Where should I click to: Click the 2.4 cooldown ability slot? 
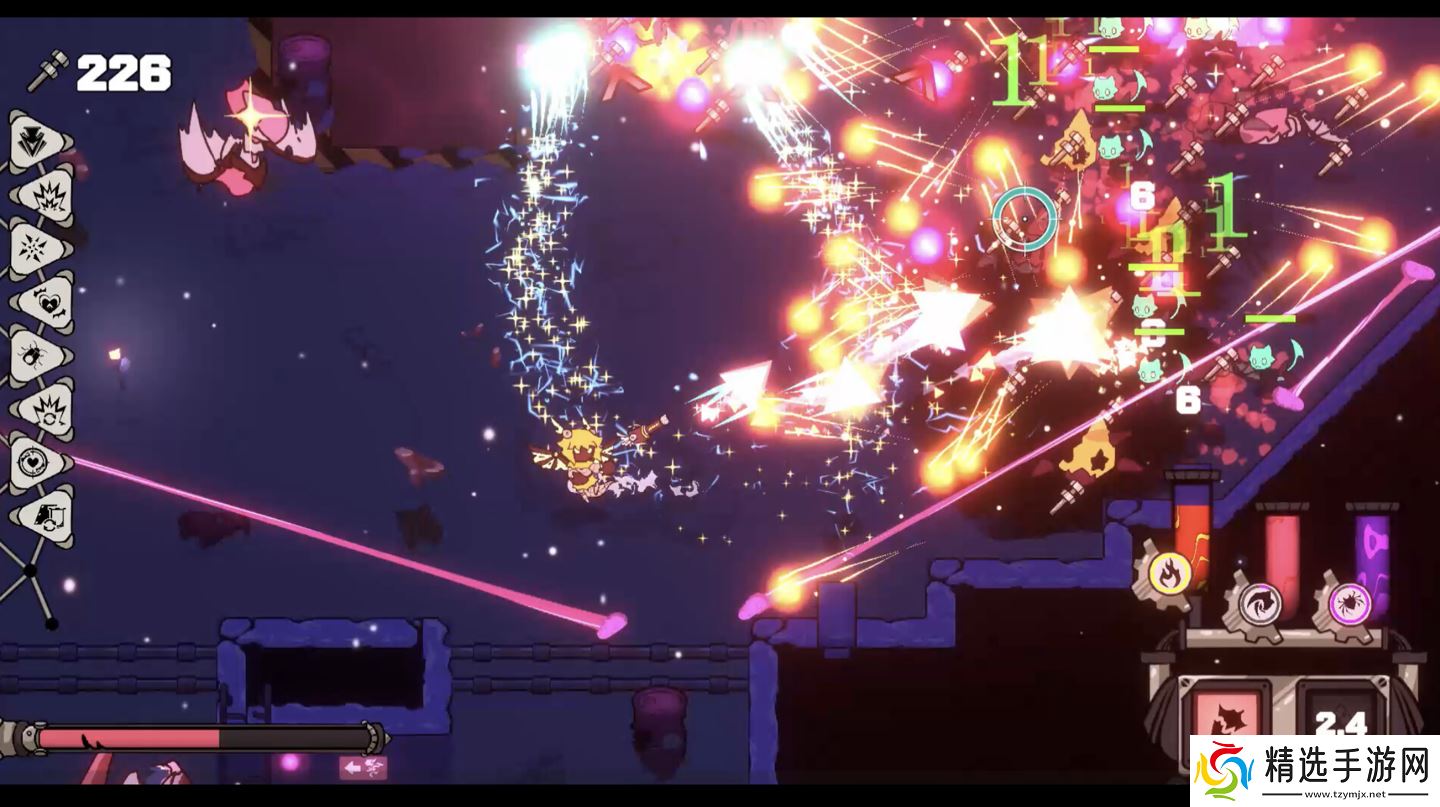click(x=1341, y=713)
